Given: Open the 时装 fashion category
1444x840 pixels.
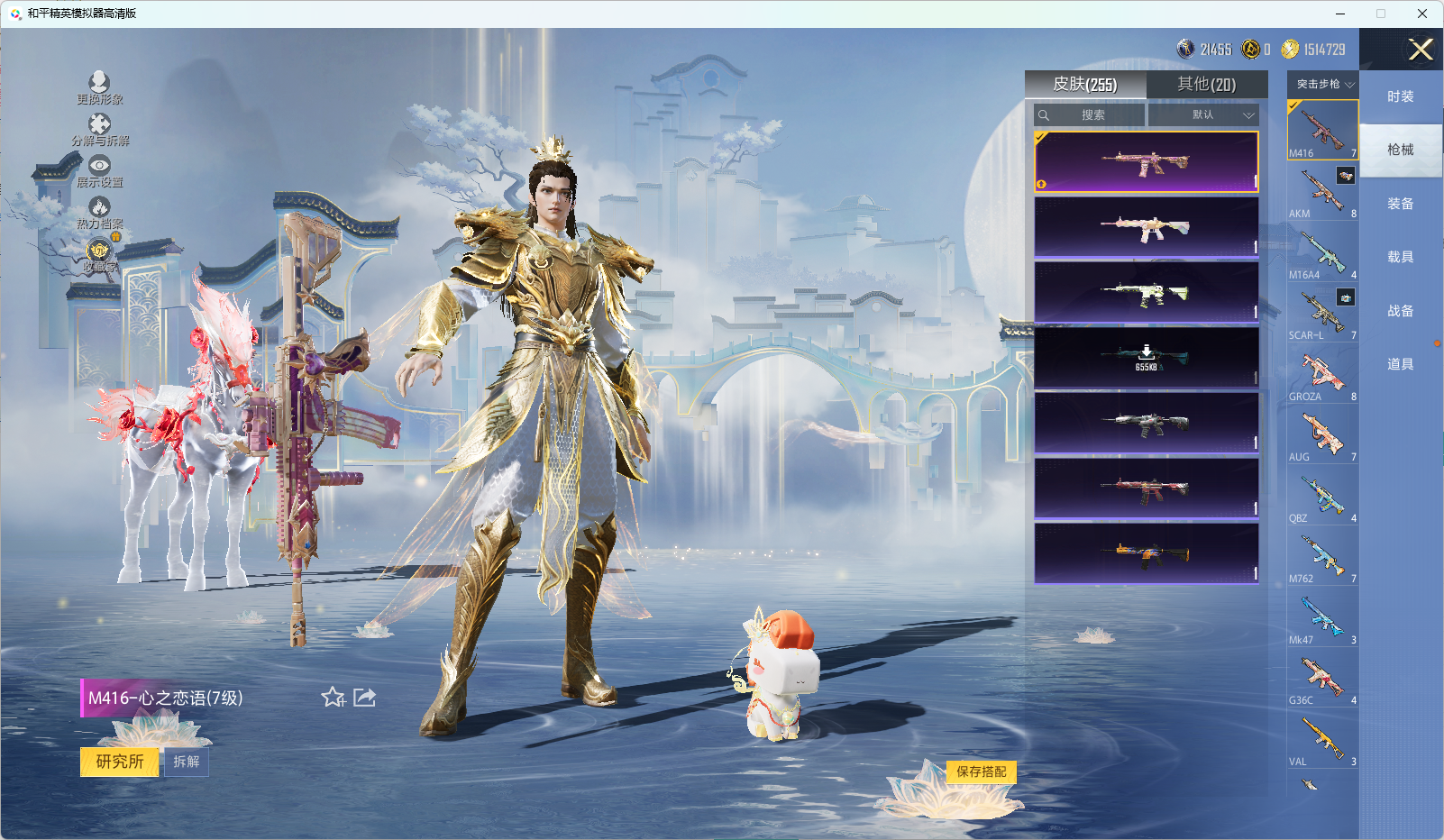Looking at the screenshot, I should coord(1400,96).
